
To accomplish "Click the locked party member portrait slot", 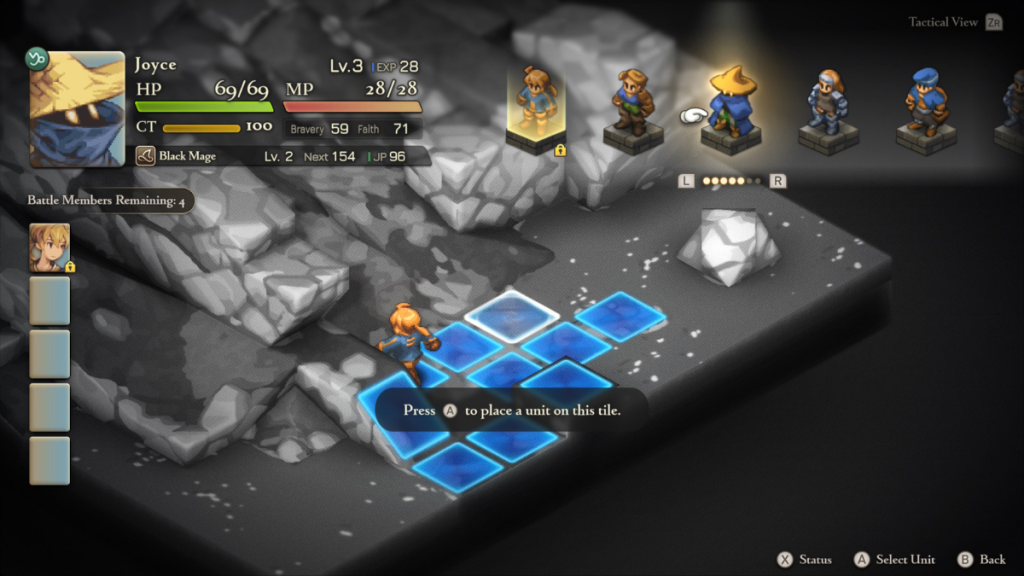I will coord(50,247).
